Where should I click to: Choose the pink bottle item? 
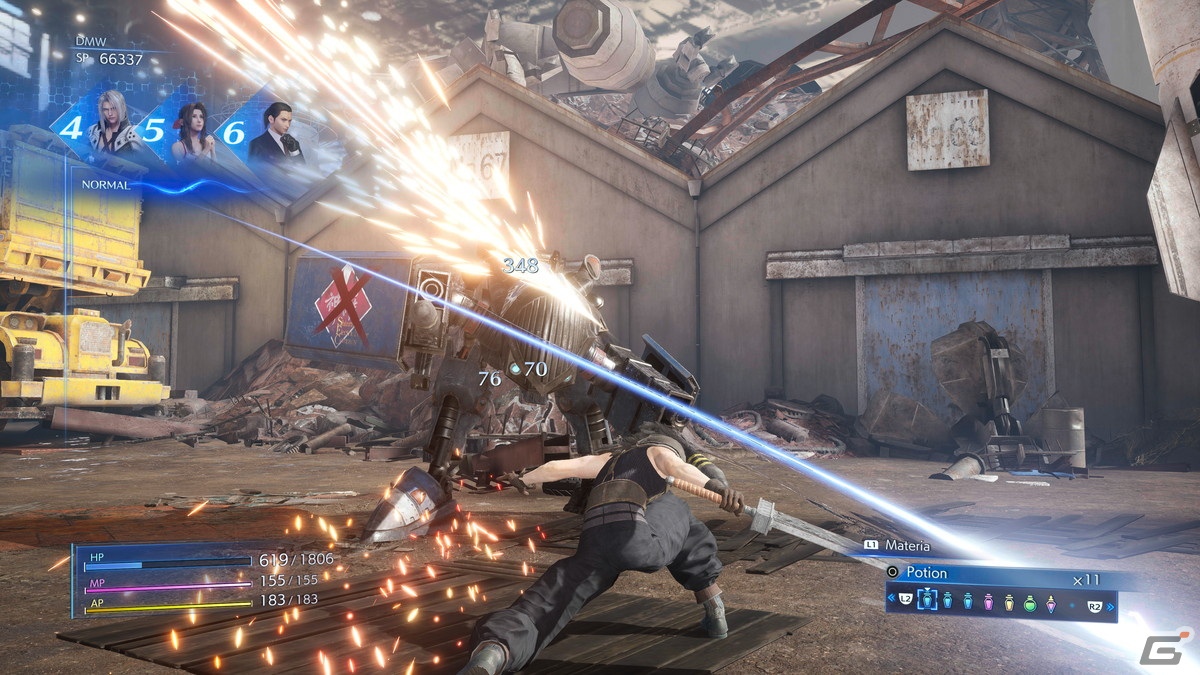coord(988,601)
